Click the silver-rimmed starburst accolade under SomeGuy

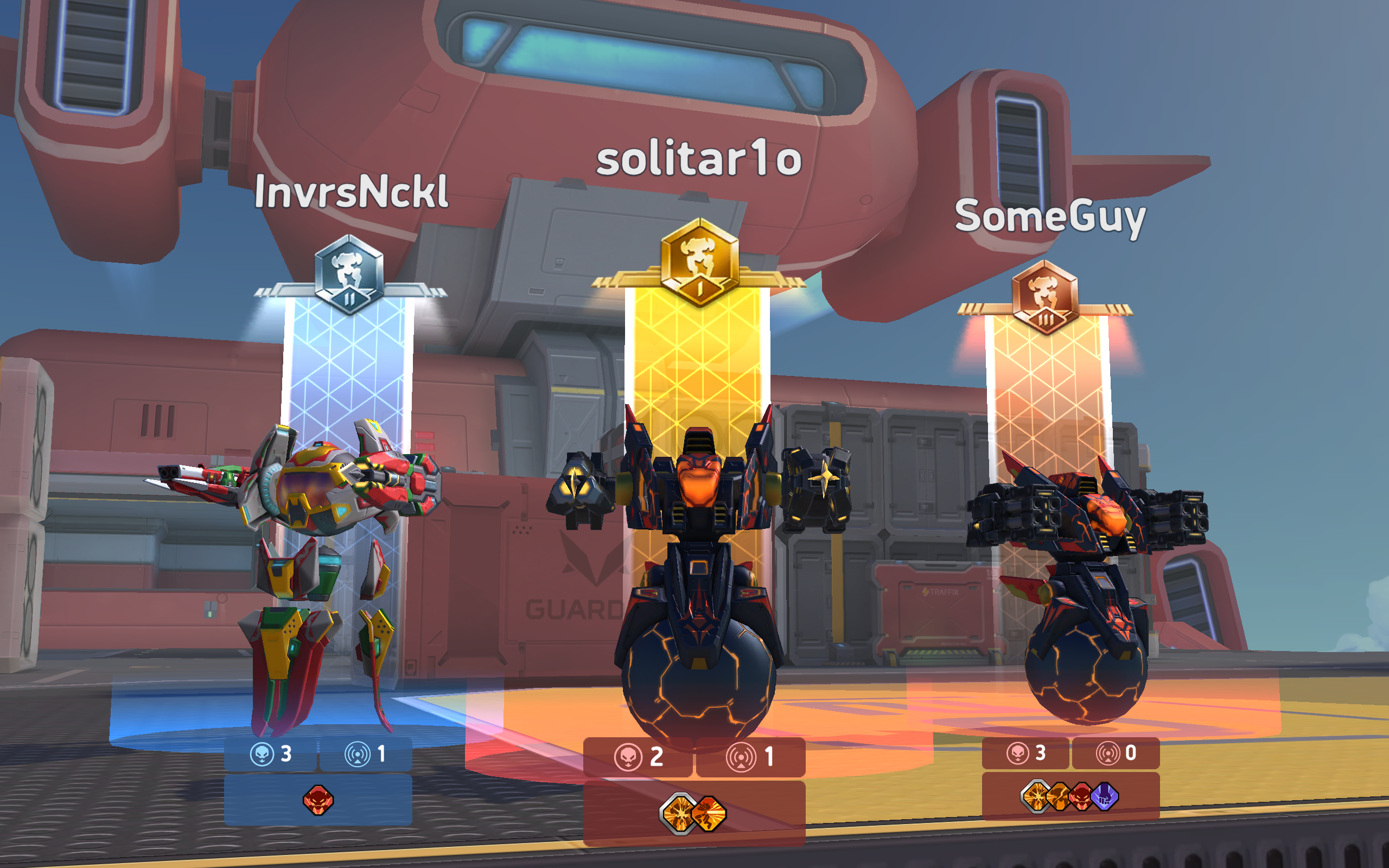coord(1035,798)
